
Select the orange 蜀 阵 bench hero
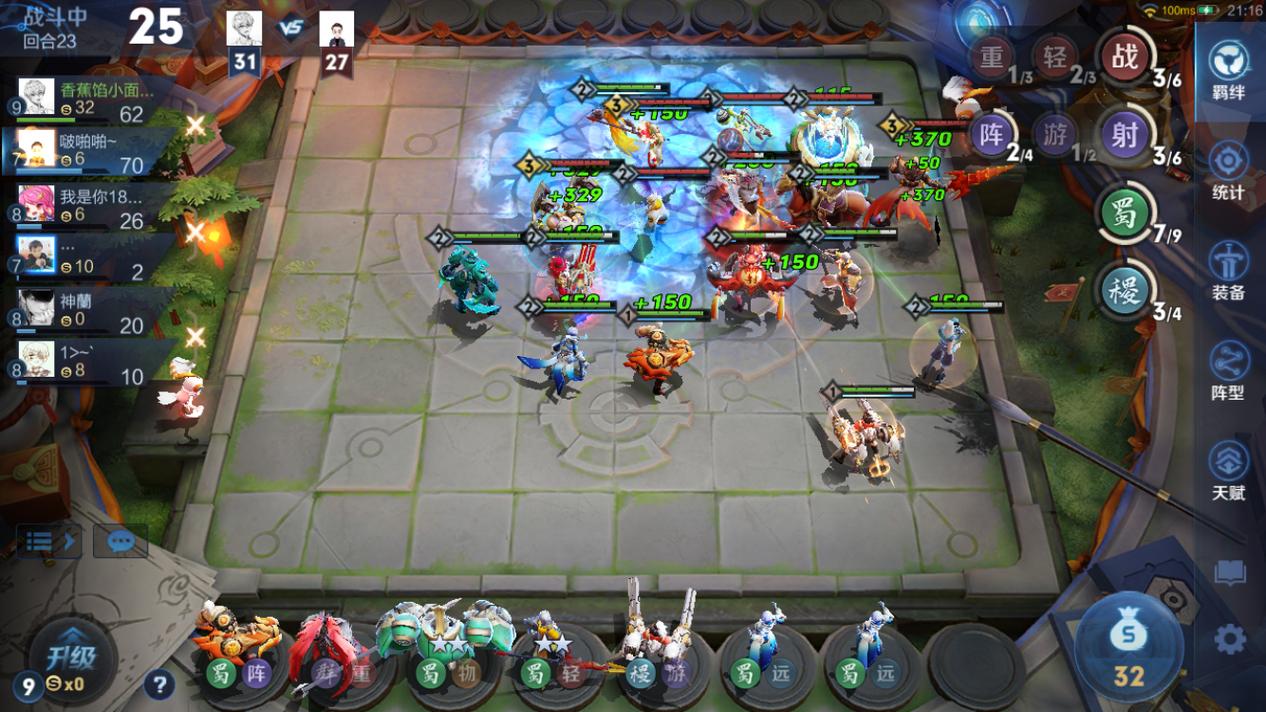click(237, 645)
